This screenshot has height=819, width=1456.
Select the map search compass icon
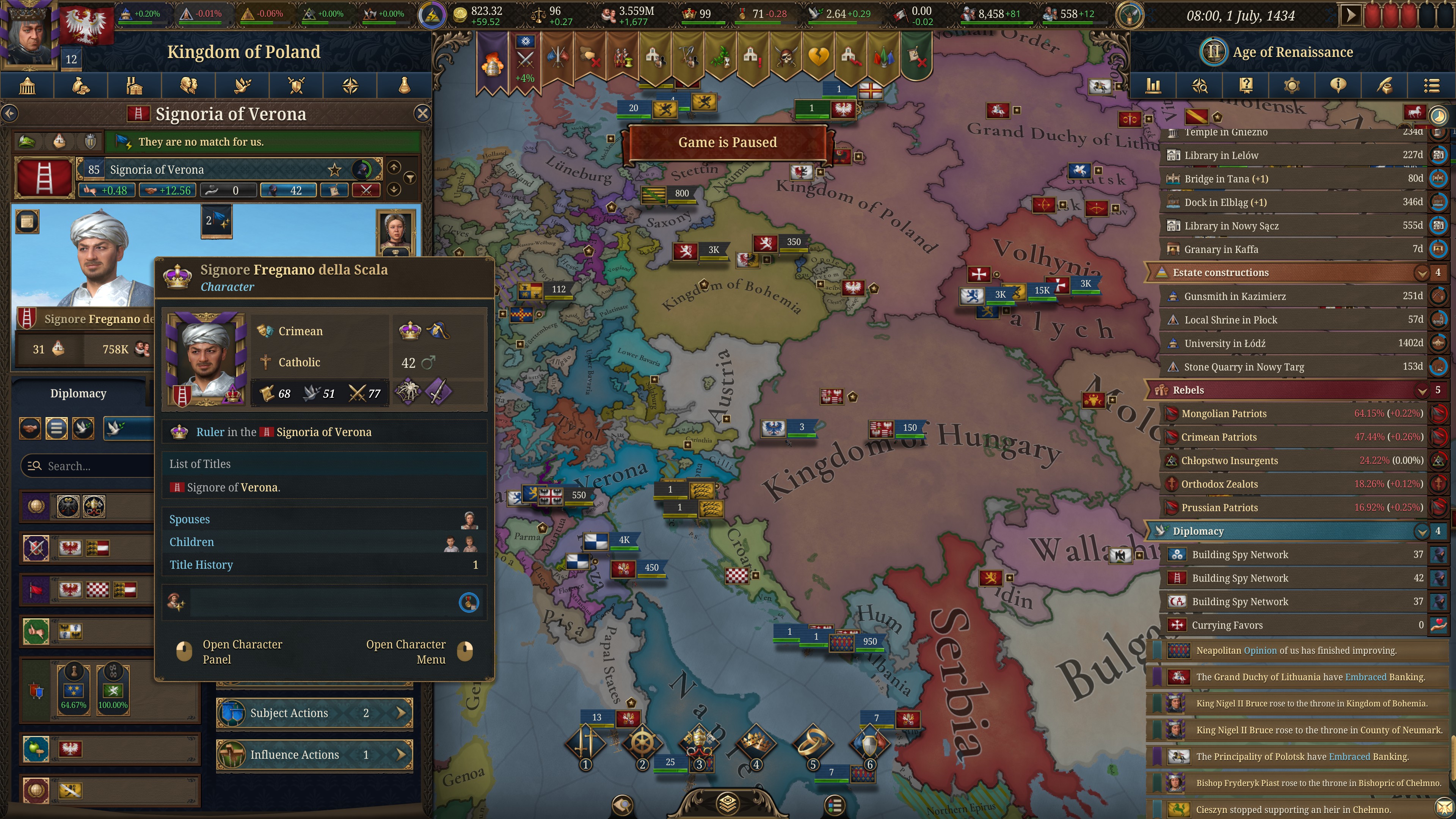(x=1200, y=85)
